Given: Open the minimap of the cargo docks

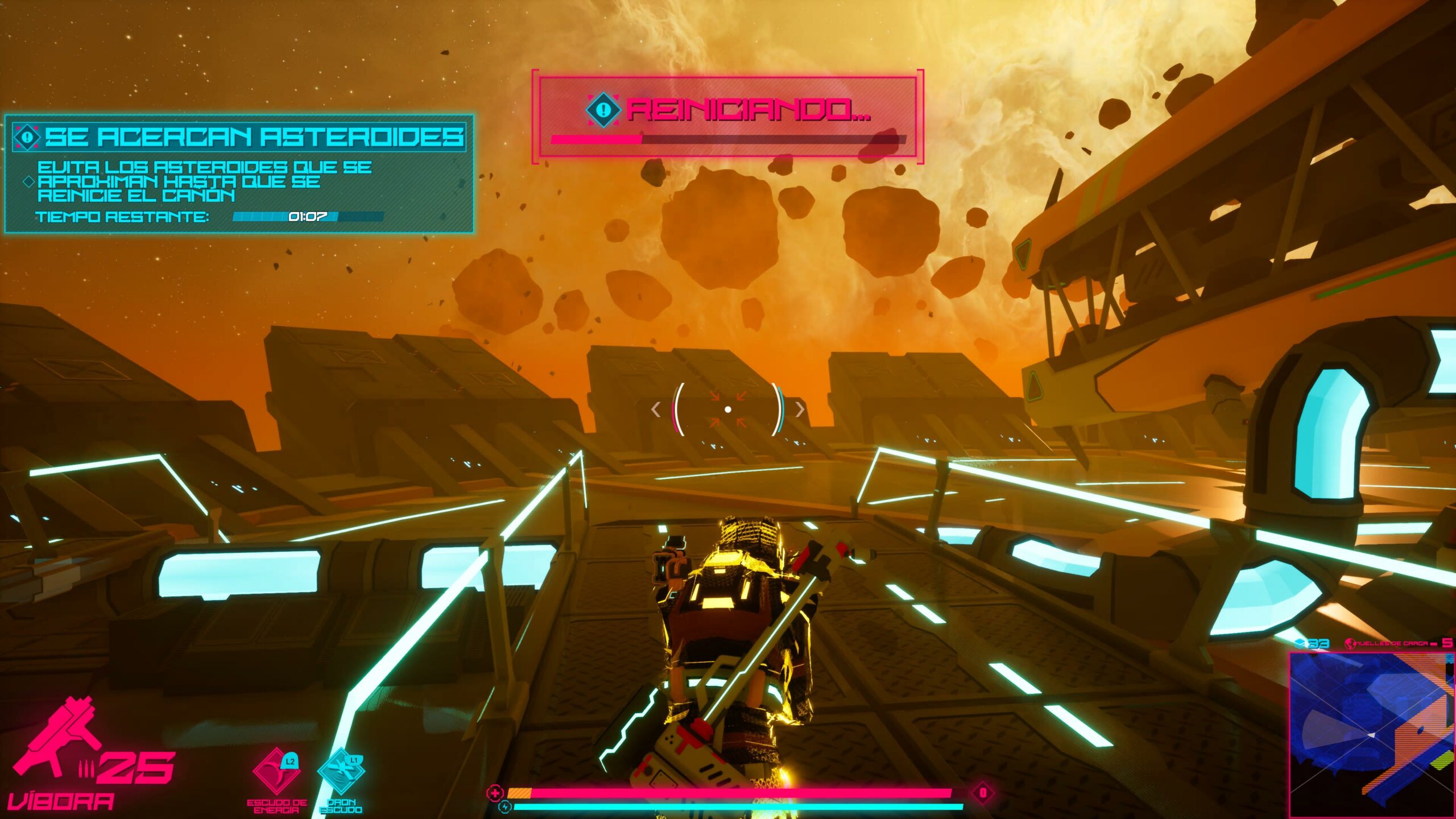Looking at the screenshot, I should pos(1371,734).
